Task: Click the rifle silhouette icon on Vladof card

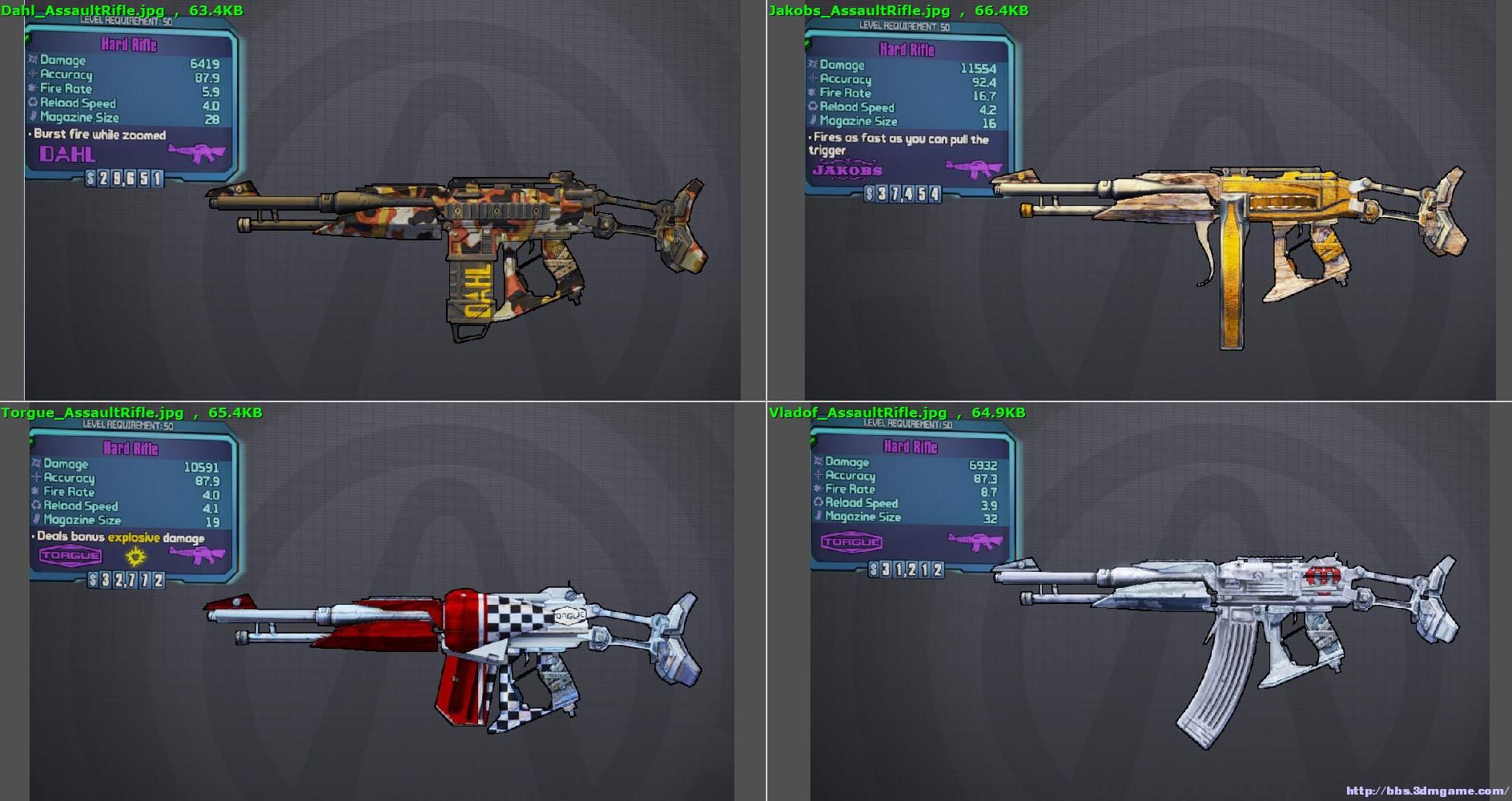Action: 974,541
